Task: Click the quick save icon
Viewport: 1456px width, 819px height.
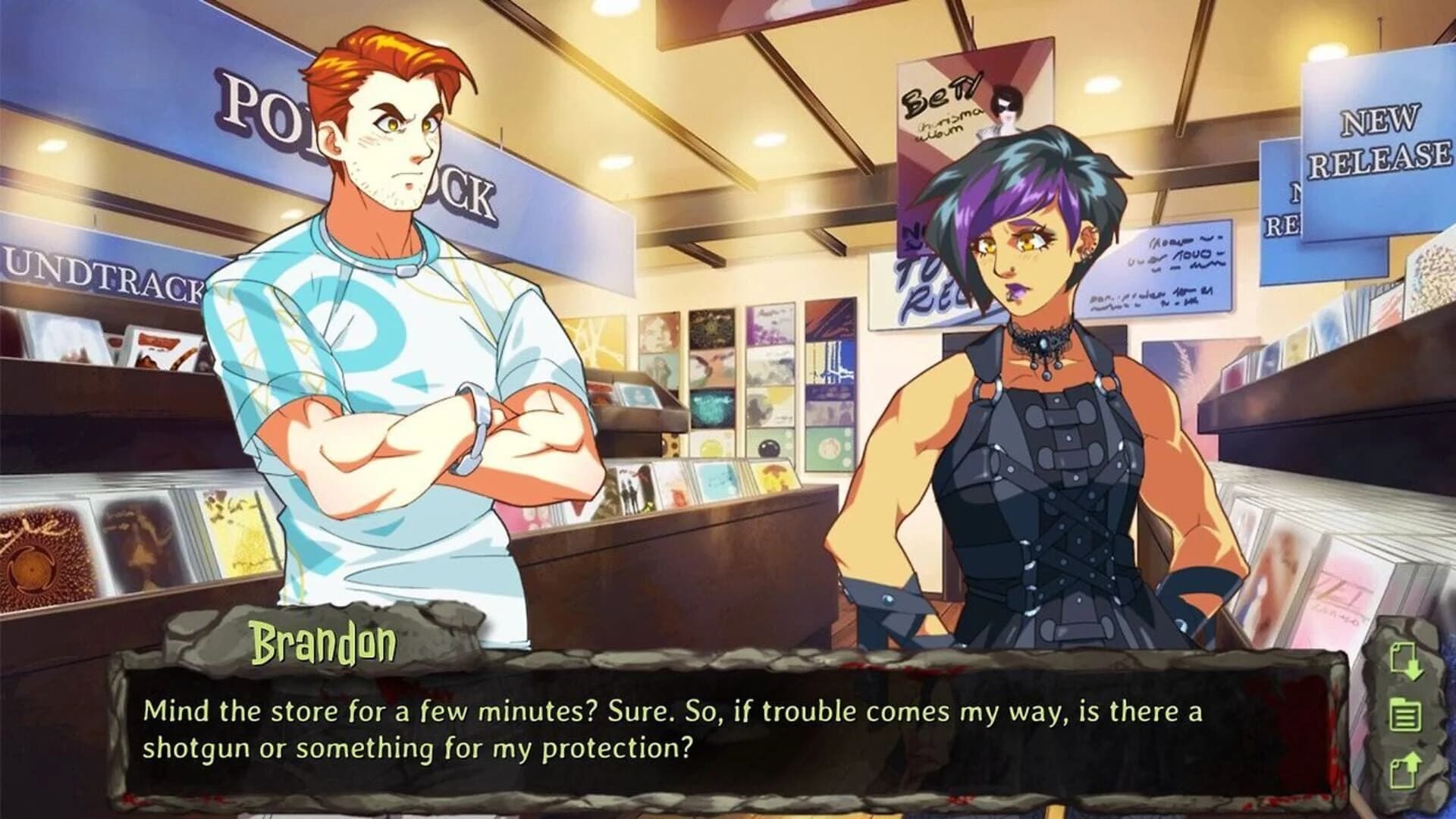Action: tap(1405, 661)
